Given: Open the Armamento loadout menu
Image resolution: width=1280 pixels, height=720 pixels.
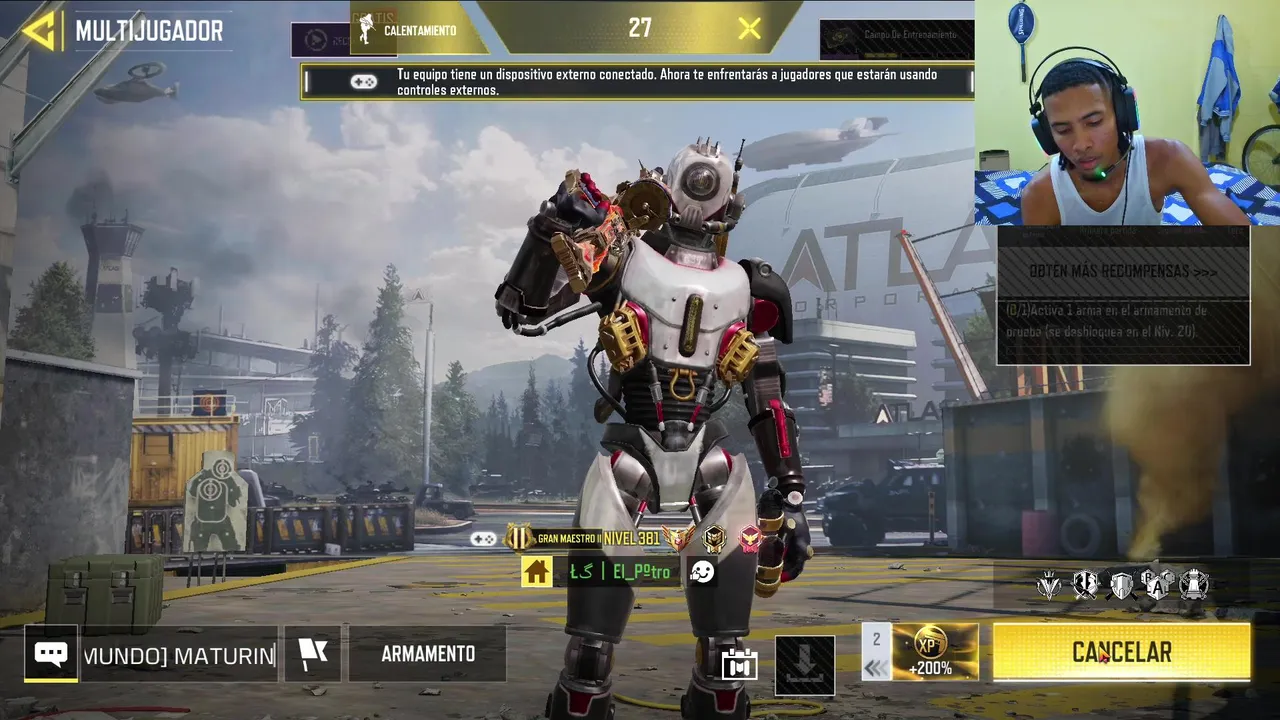Looking at the screenshot, I should [x=427, y=654].
